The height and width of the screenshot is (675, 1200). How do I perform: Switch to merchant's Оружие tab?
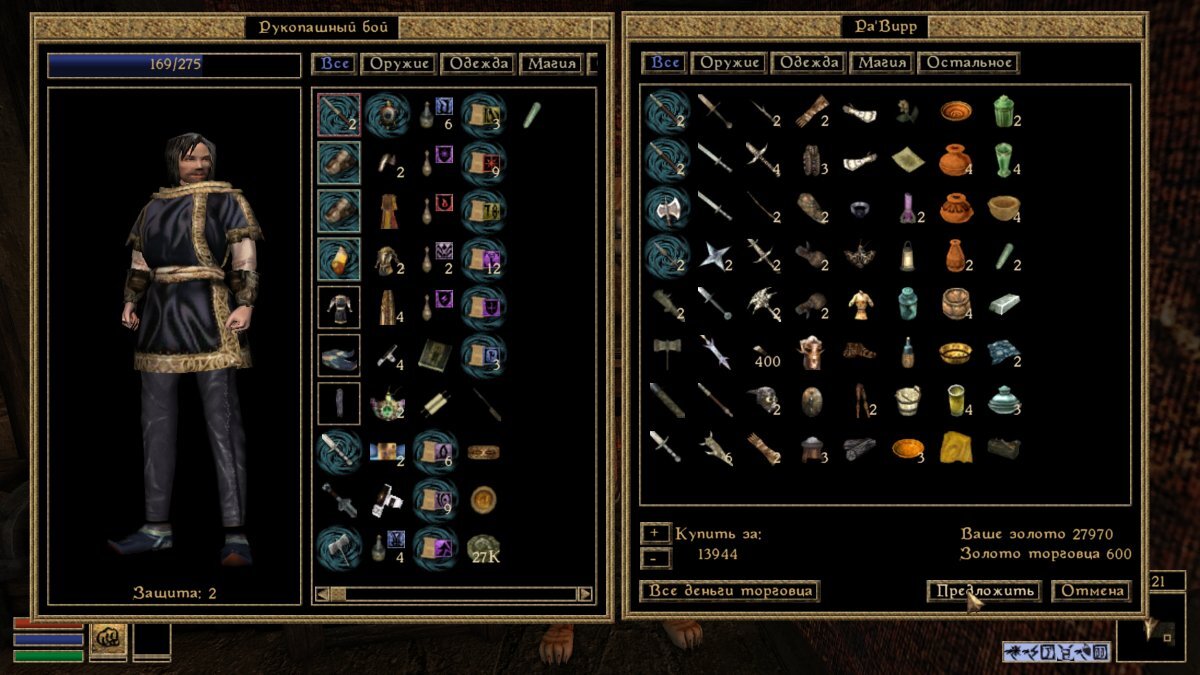[x=727, y=63]
